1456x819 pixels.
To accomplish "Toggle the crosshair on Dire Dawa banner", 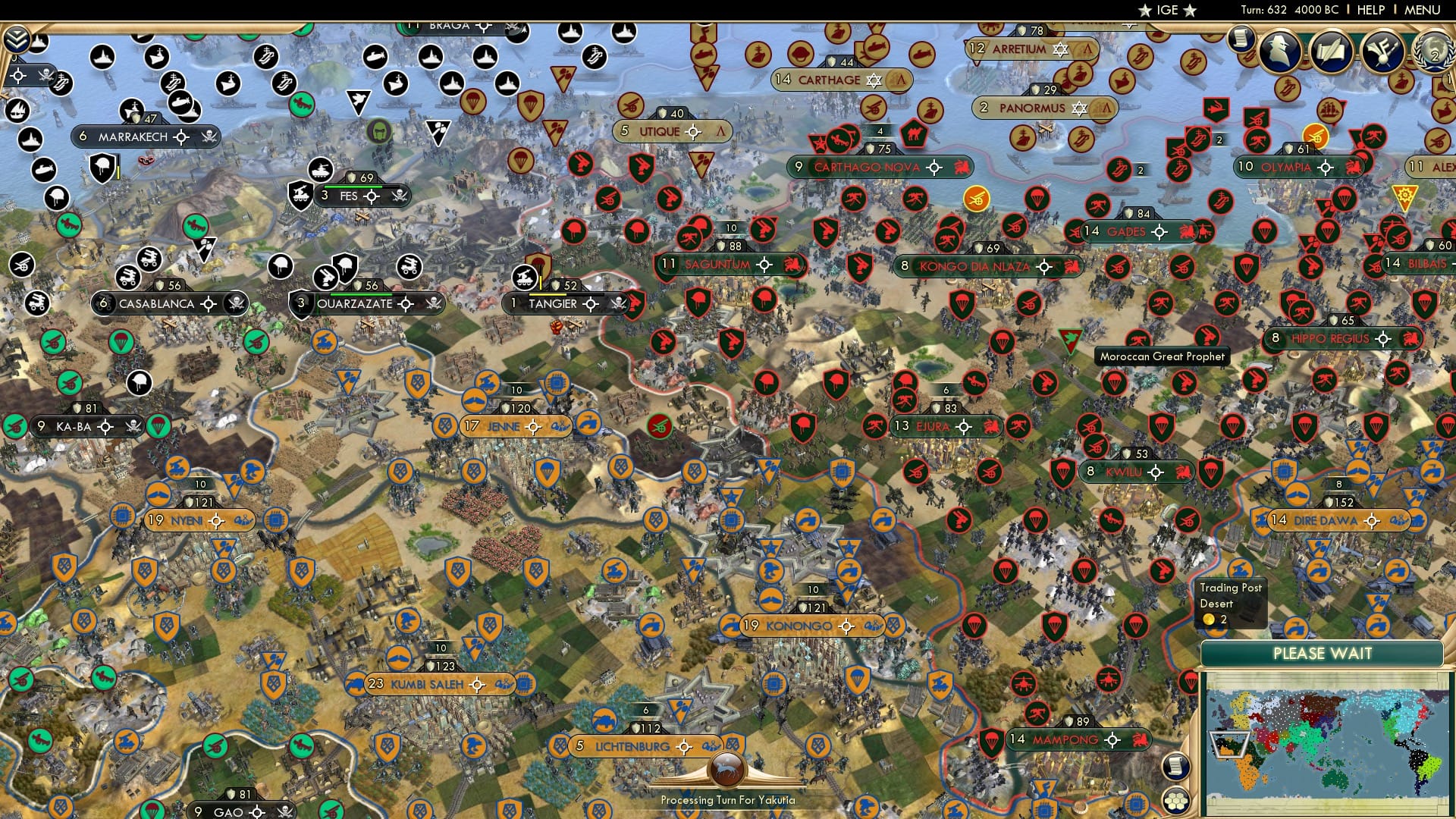I will point(1373,521).
